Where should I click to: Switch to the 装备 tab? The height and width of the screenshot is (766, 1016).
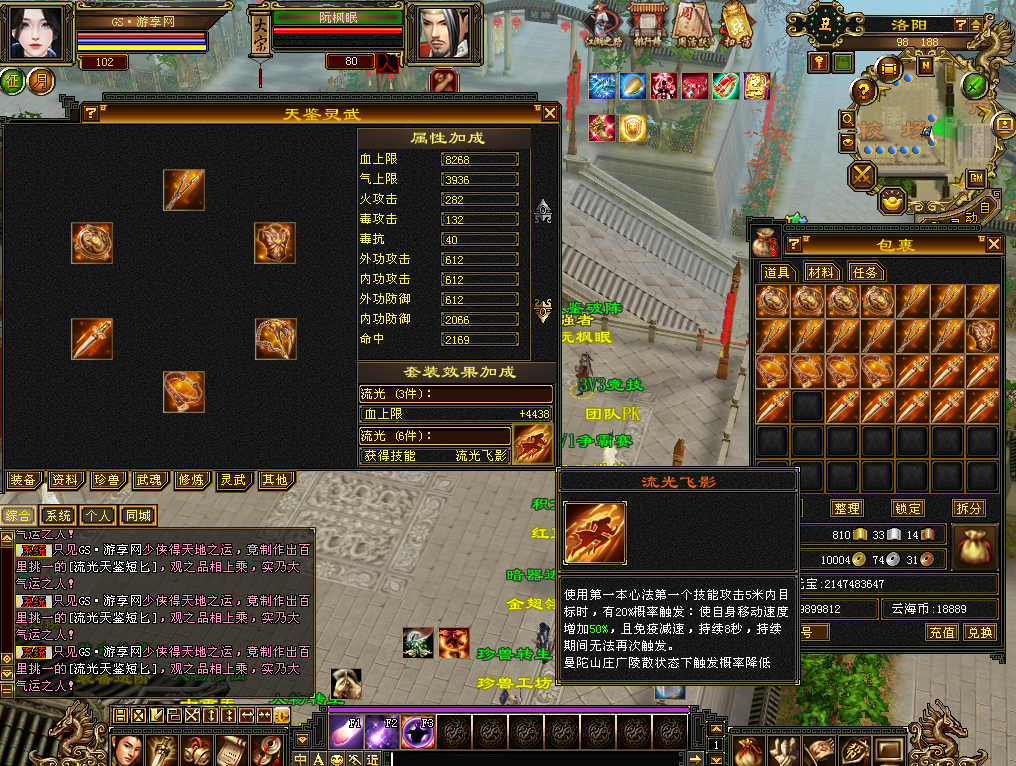pyautogui.click(x=24, y=480)
